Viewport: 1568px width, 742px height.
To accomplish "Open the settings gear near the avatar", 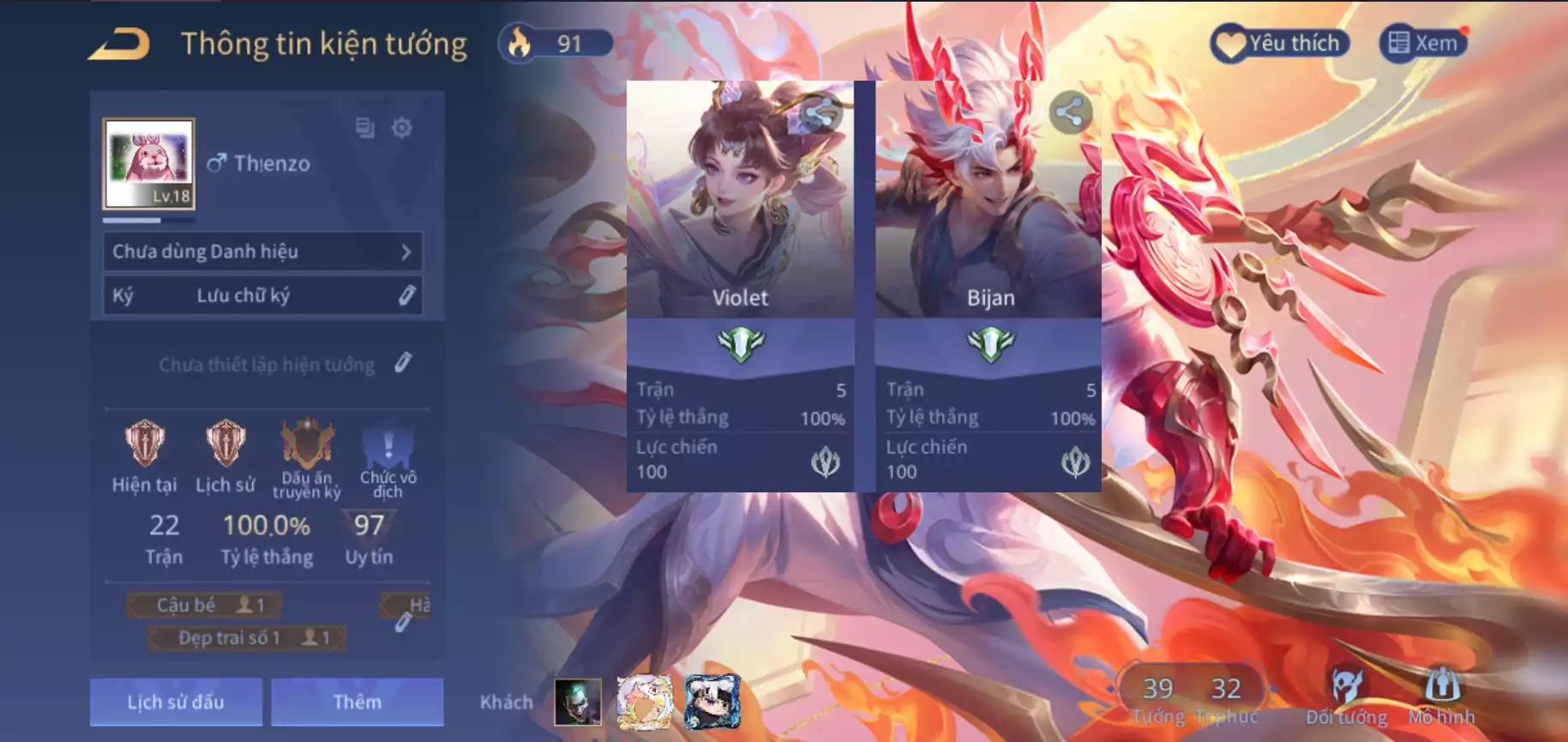I will click(x=401, y=128).
